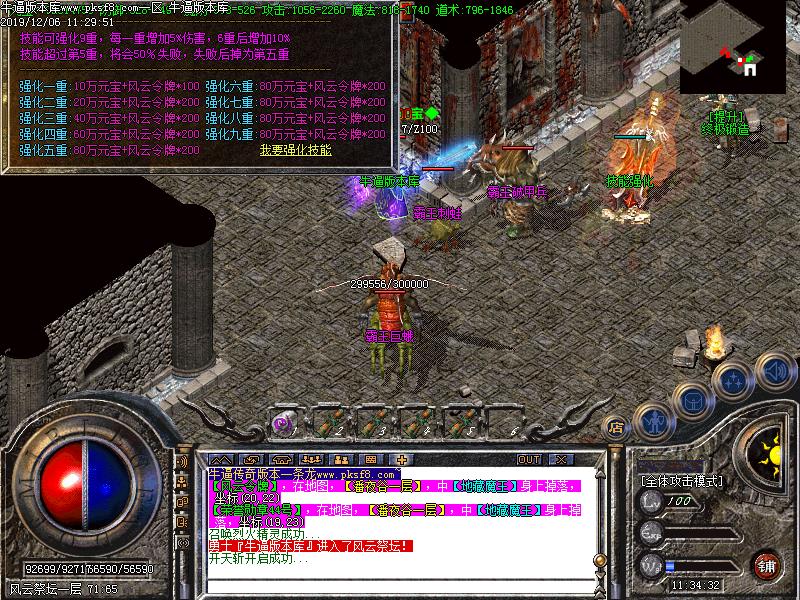Screen dimensions: 800x600
Task: Click the OUT button above chat
Action: coord(529,459)
